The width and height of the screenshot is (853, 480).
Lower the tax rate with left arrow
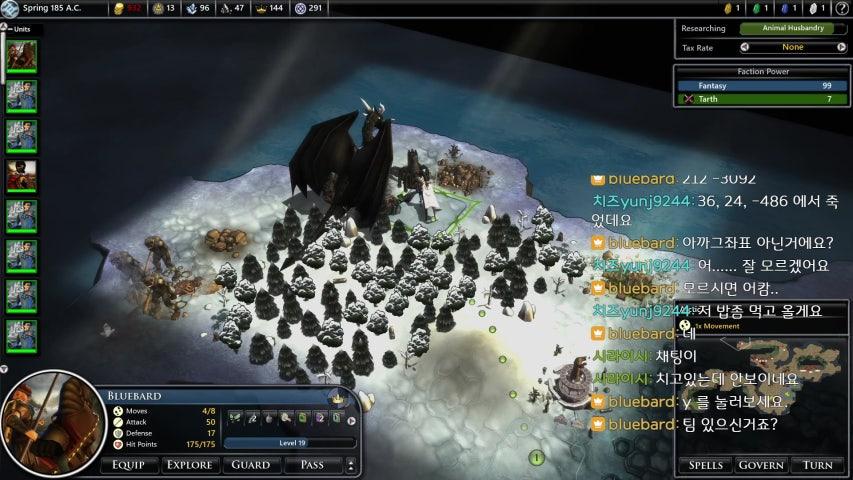pos(745,47)
